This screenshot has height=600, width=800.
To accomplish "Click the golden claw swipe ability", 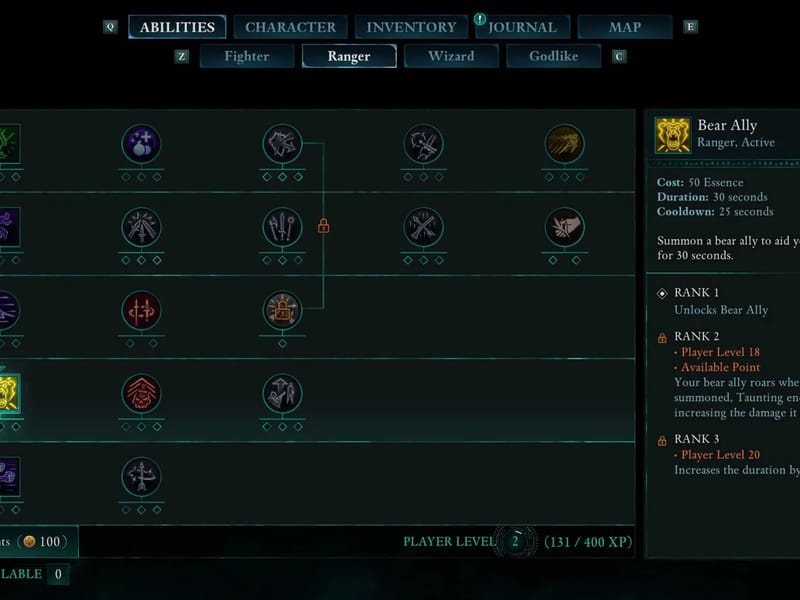I will point(565,144).
